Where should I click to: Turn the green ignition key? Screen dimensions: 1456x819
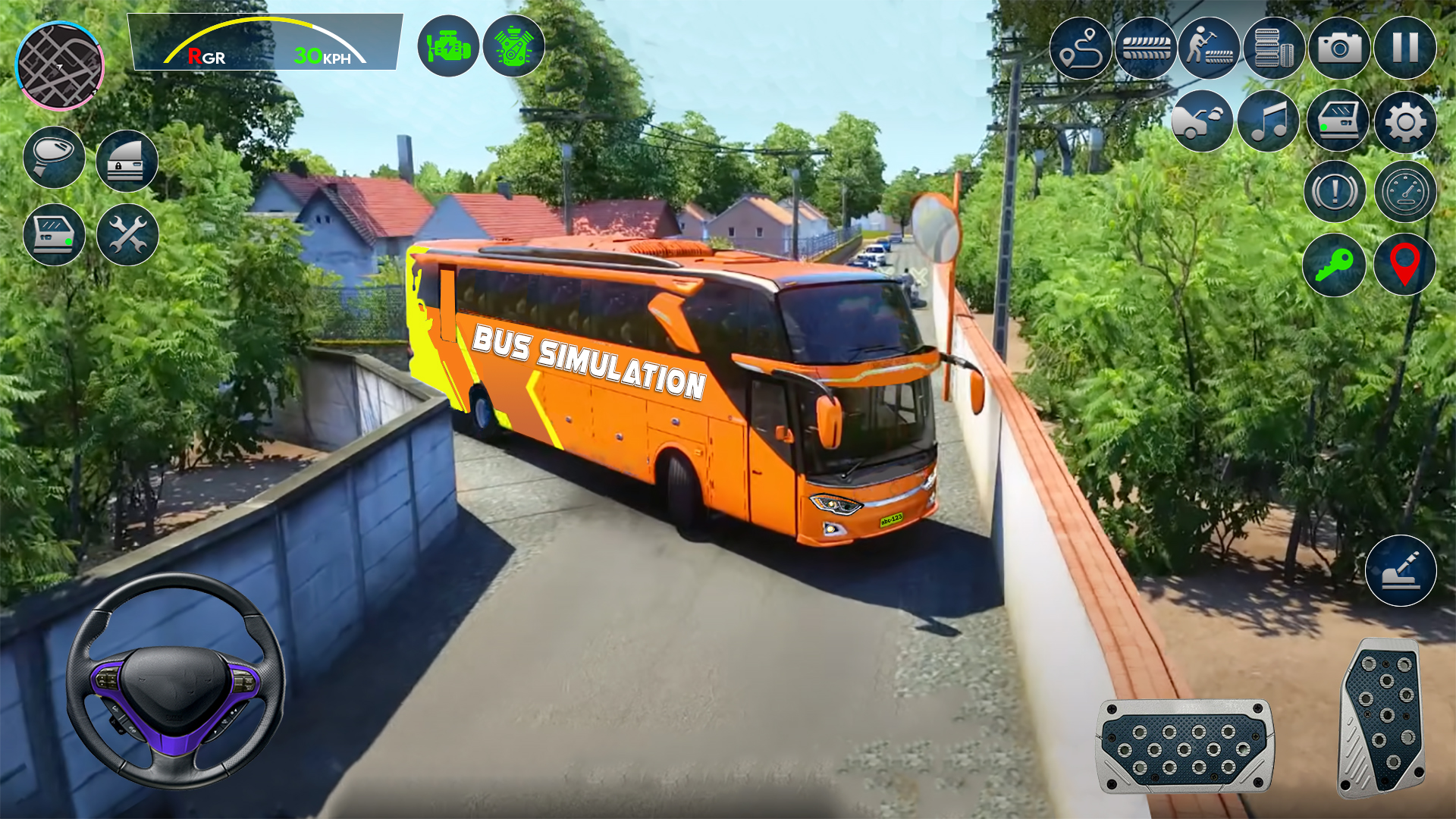point(1337,262)
